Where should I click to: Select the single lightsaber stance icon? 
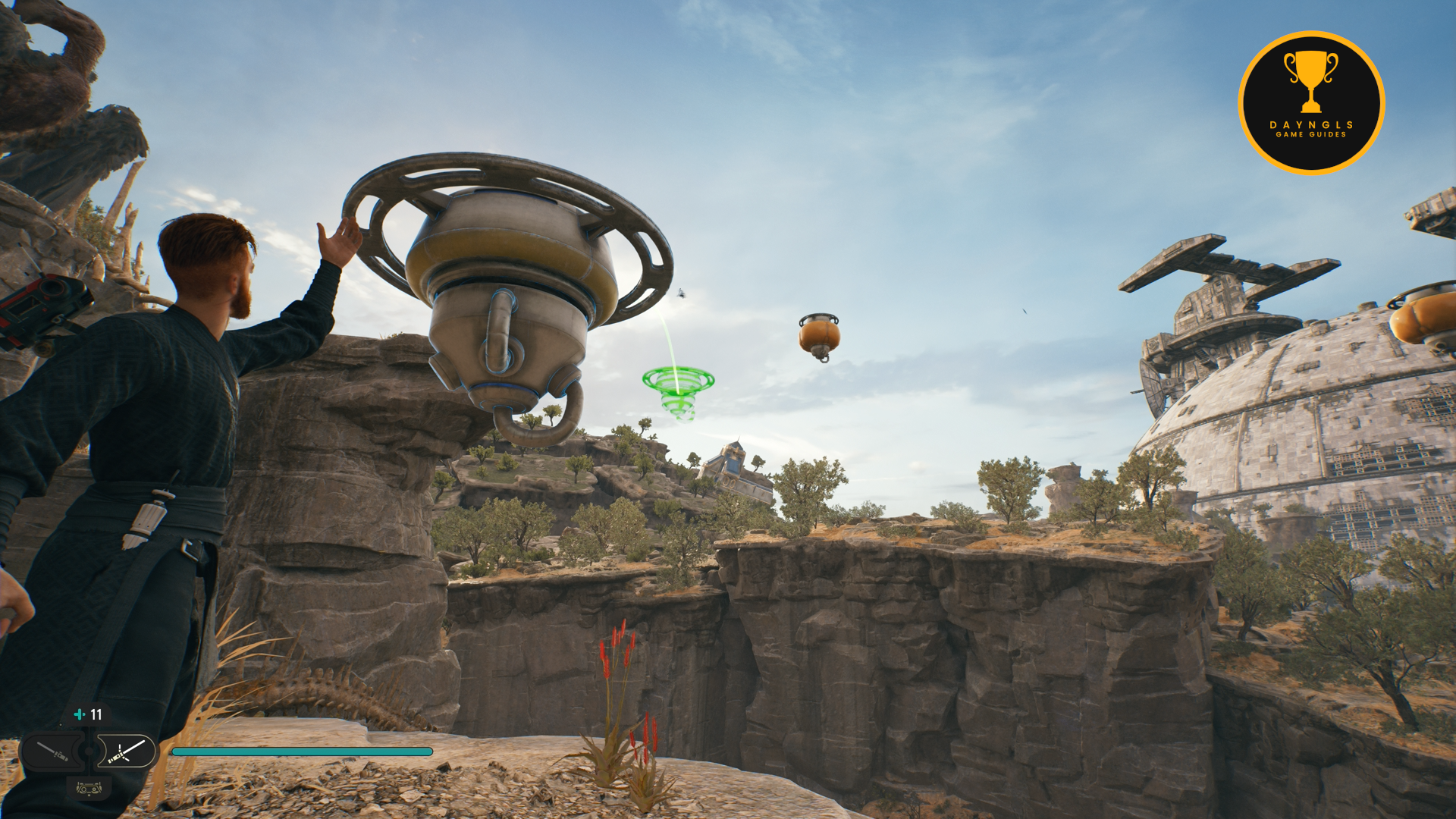(53, 752)
